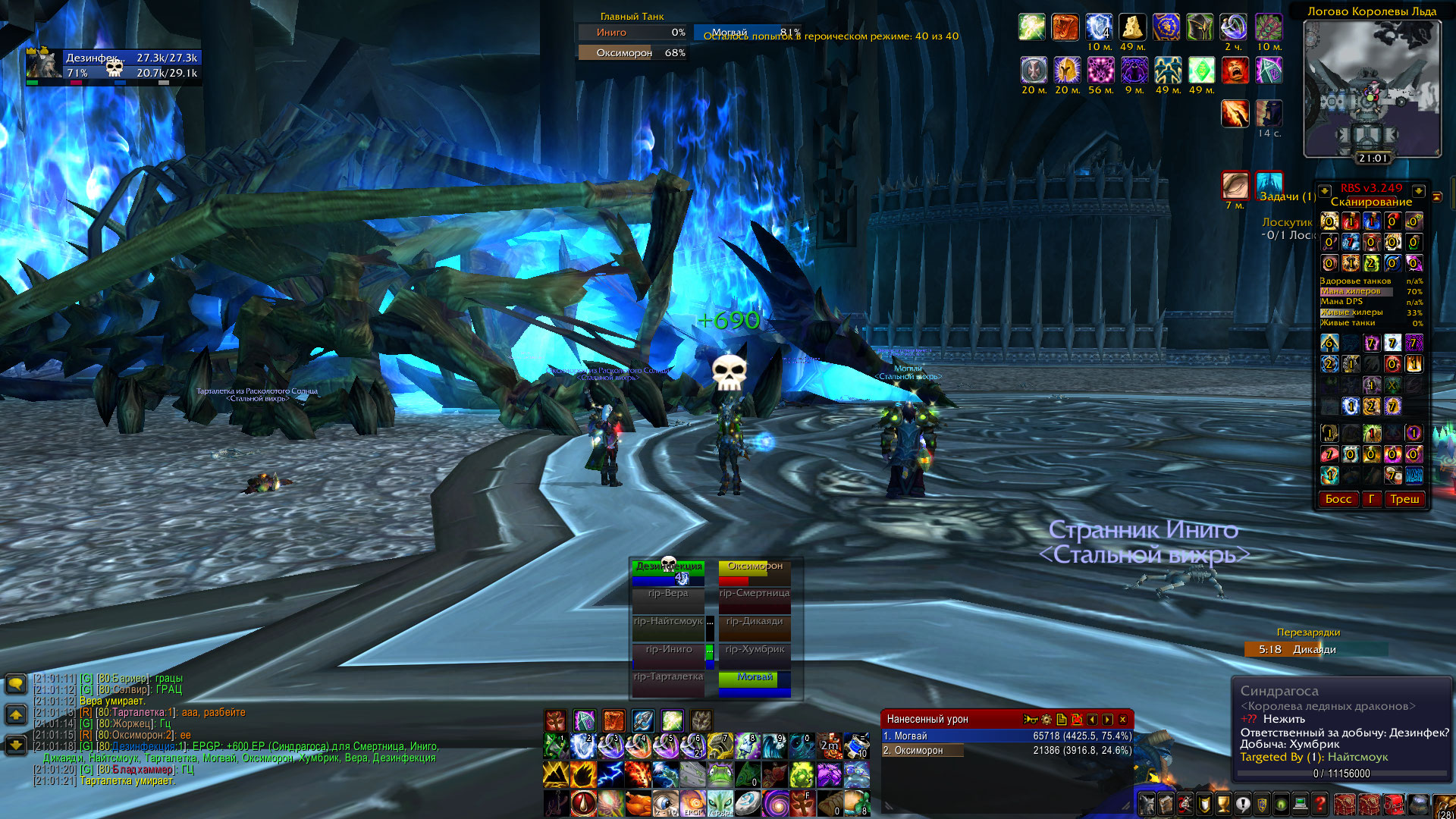Image resolution: width=1456 pixels, height=819 pixels.
Task: Open the damage meter gear settings
Action: pyautogui.click(x=1046, y=720)
